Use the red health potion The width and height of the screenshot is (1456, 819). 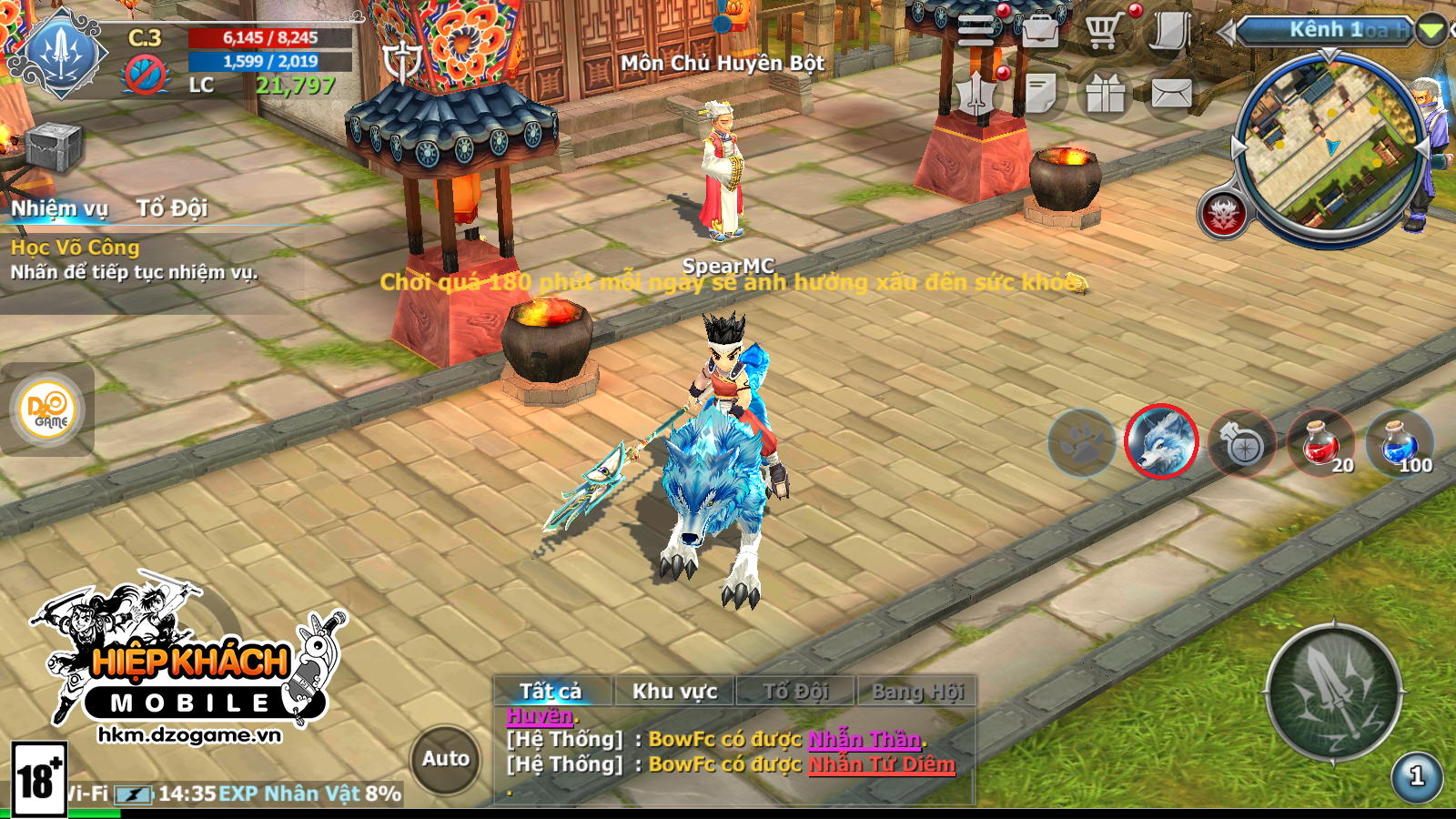(x=1320, y=443)
